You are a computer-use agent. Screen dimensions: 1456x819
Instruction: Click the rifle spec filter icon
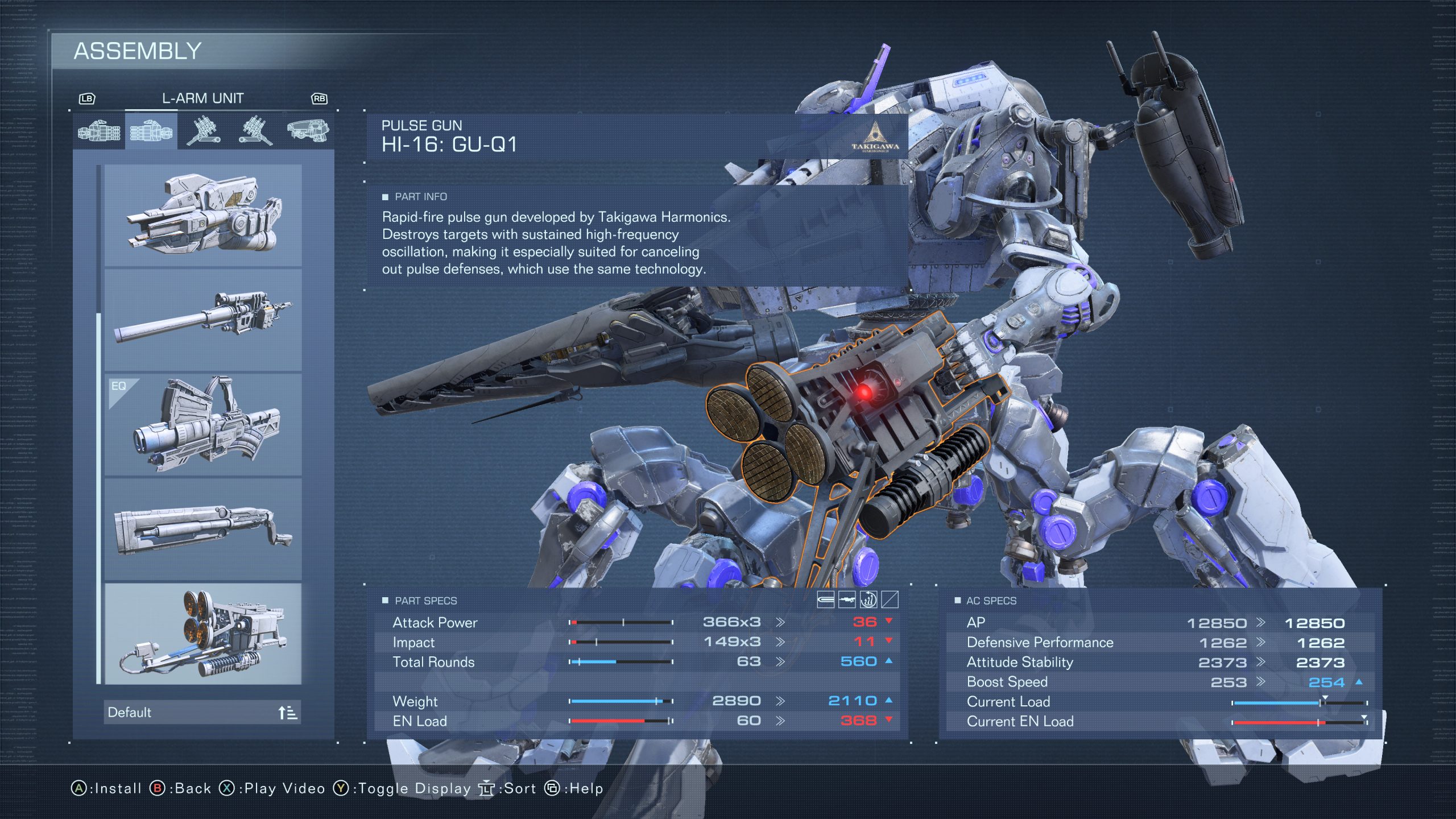846,600
